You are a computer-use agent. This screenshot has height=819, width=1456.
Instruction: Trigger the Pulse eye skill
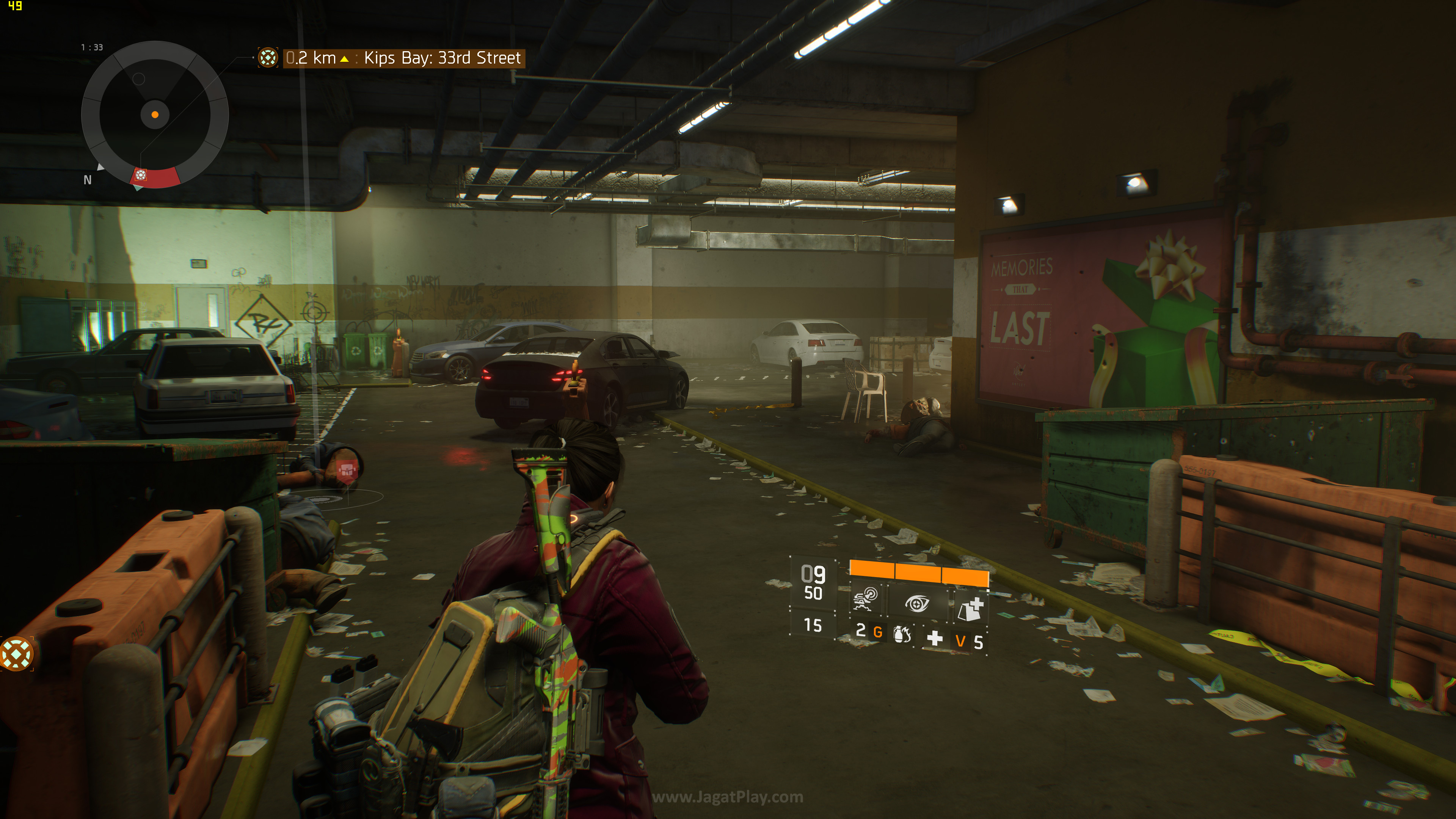pos(917,603)
